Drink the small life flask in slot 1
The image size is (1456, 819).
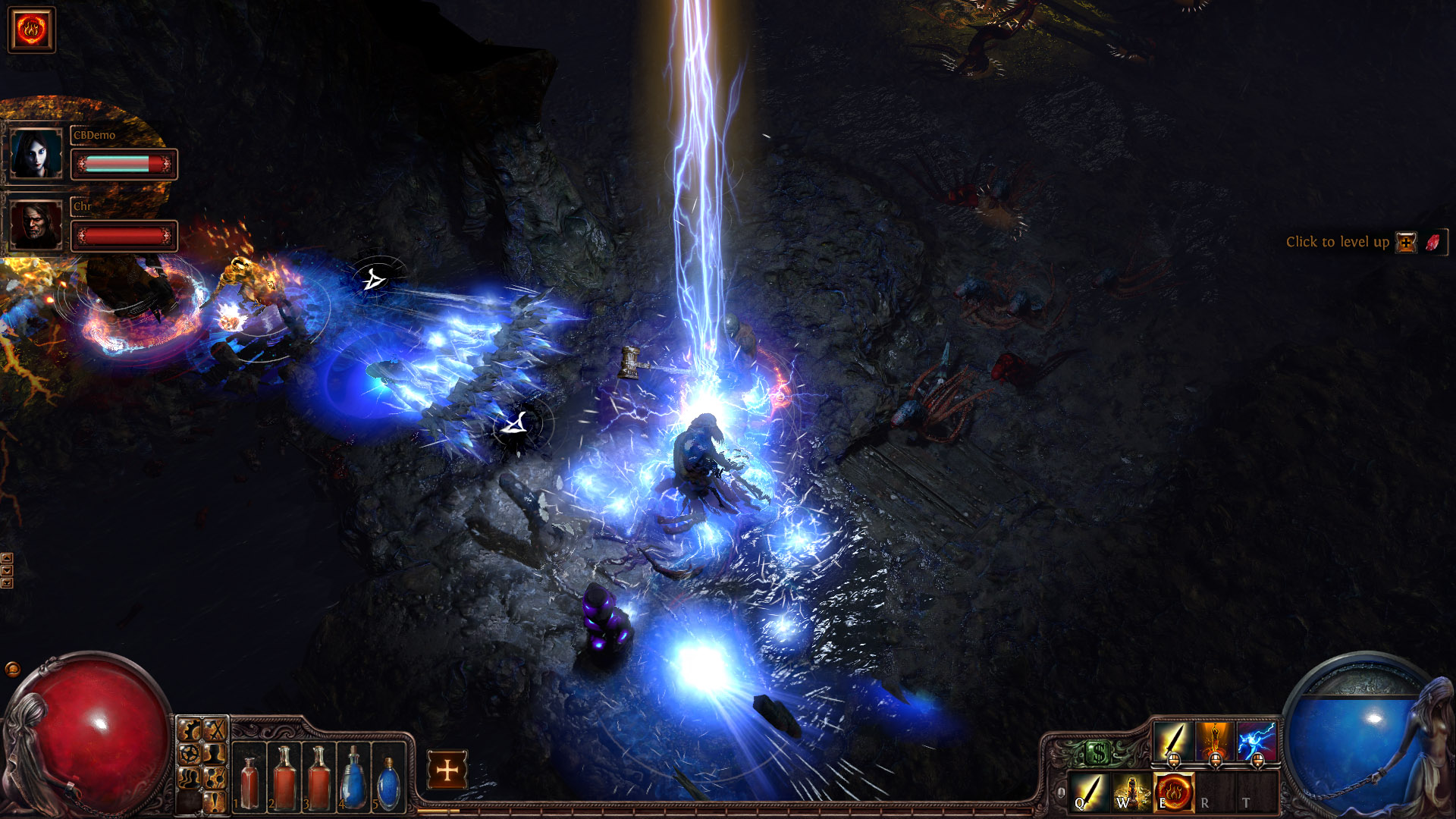[x=250, y=779]
